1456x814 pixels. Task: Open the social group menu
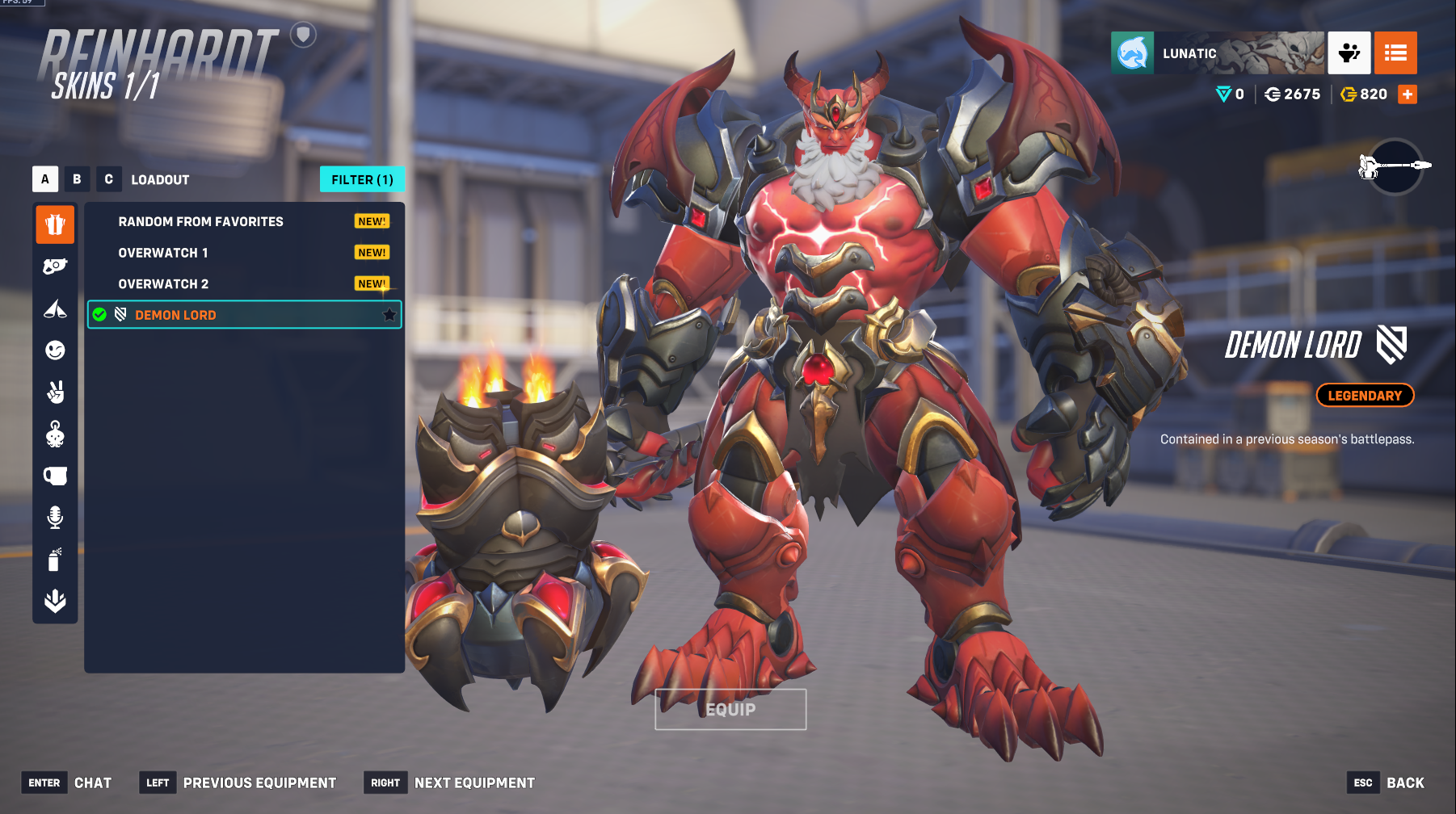(x=1349, y=53)
